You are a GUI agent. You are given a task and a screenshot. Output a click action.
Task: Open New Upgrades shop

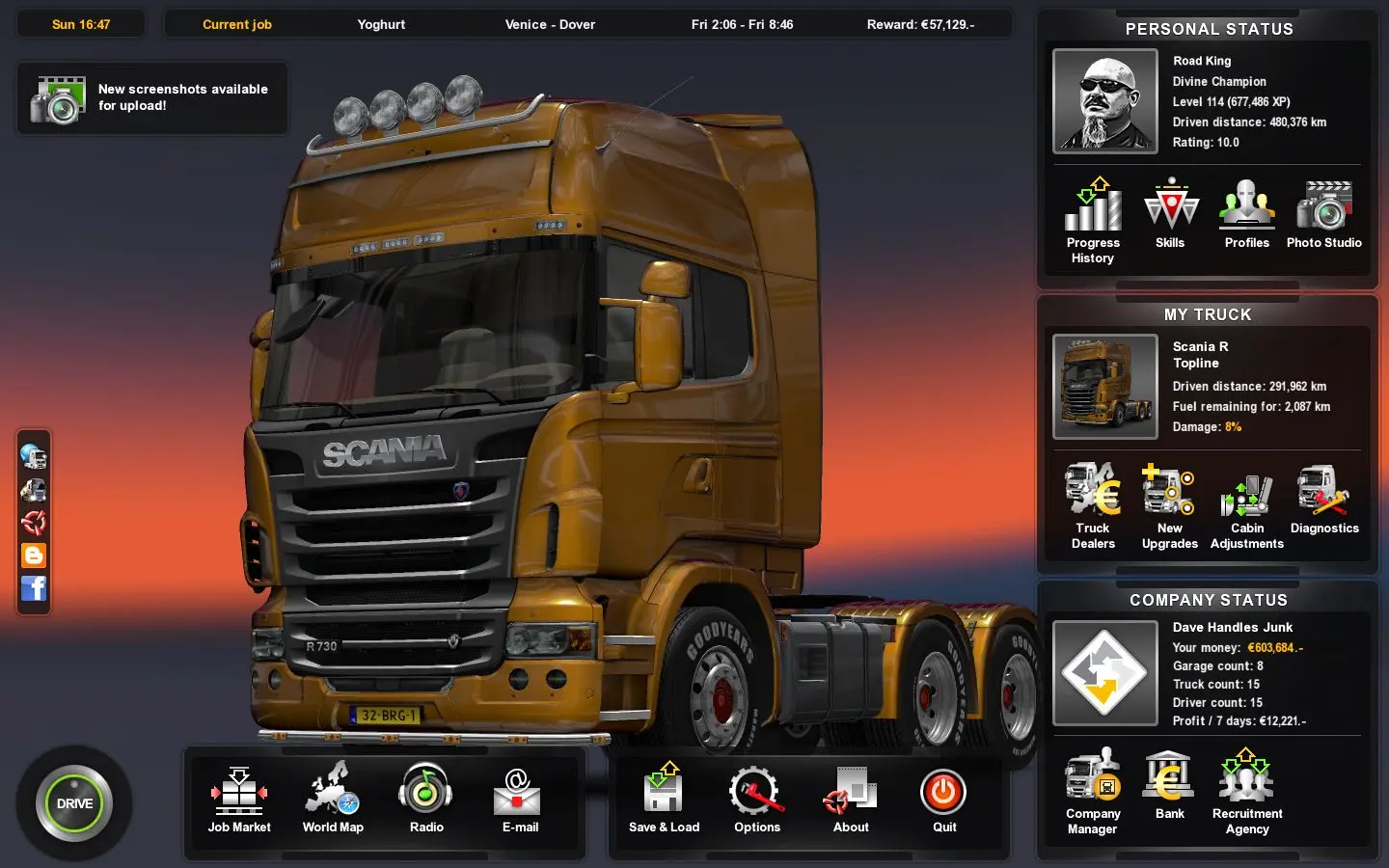(1170, 504)
